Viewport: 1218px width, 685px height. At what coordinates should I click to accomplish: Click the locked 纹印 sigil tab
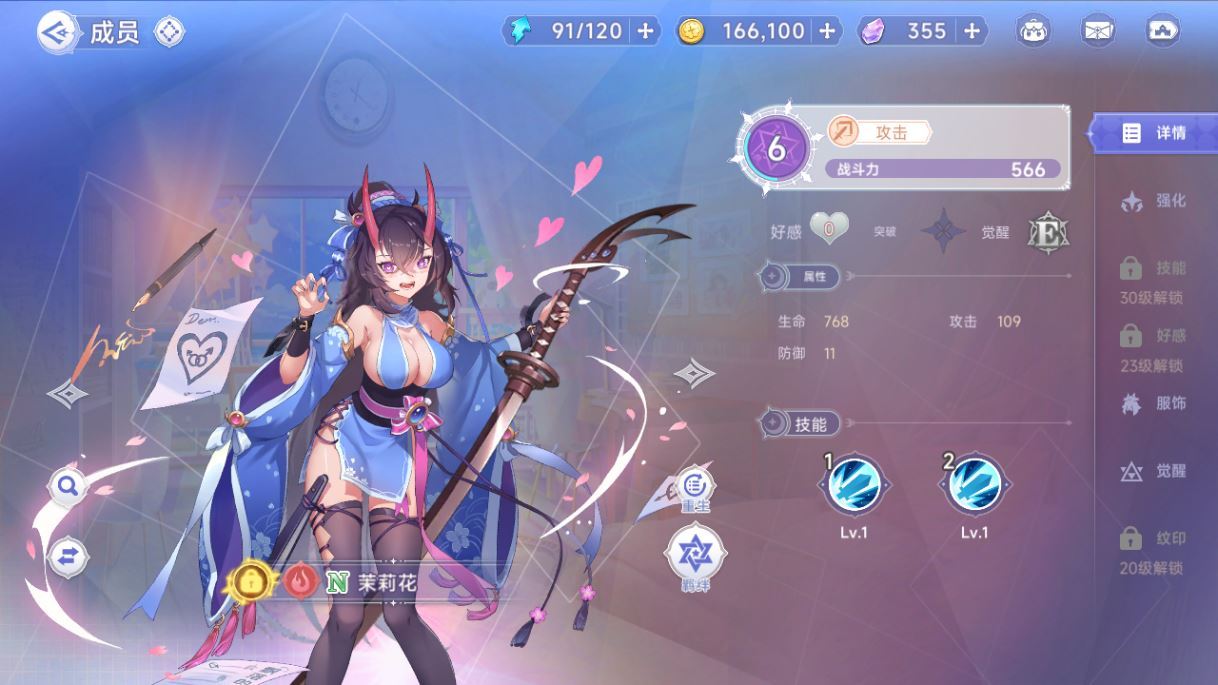pos(1154,548)
